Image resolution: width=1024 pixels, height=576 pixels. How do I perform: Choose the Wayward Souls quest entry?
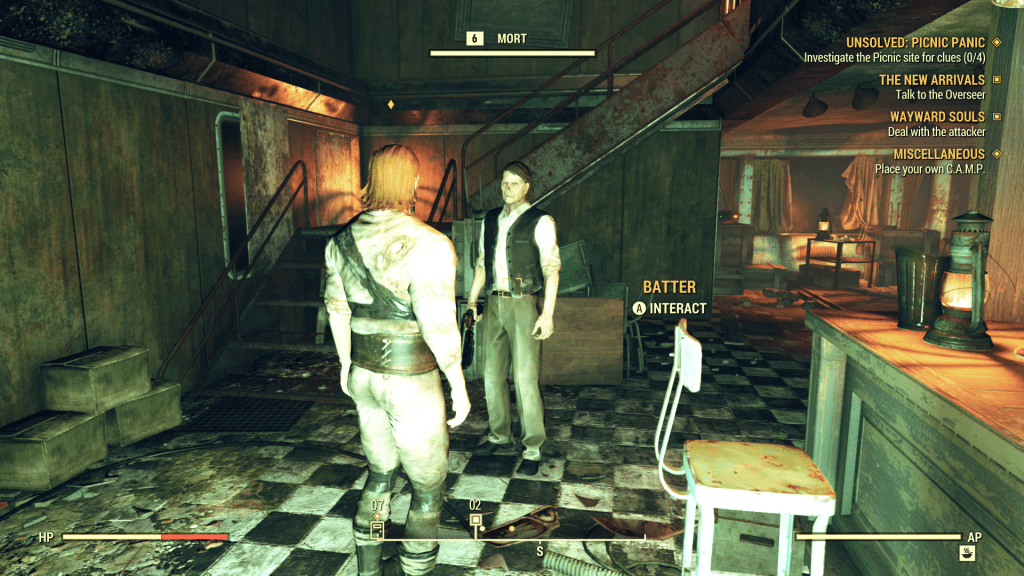[937, 117]
